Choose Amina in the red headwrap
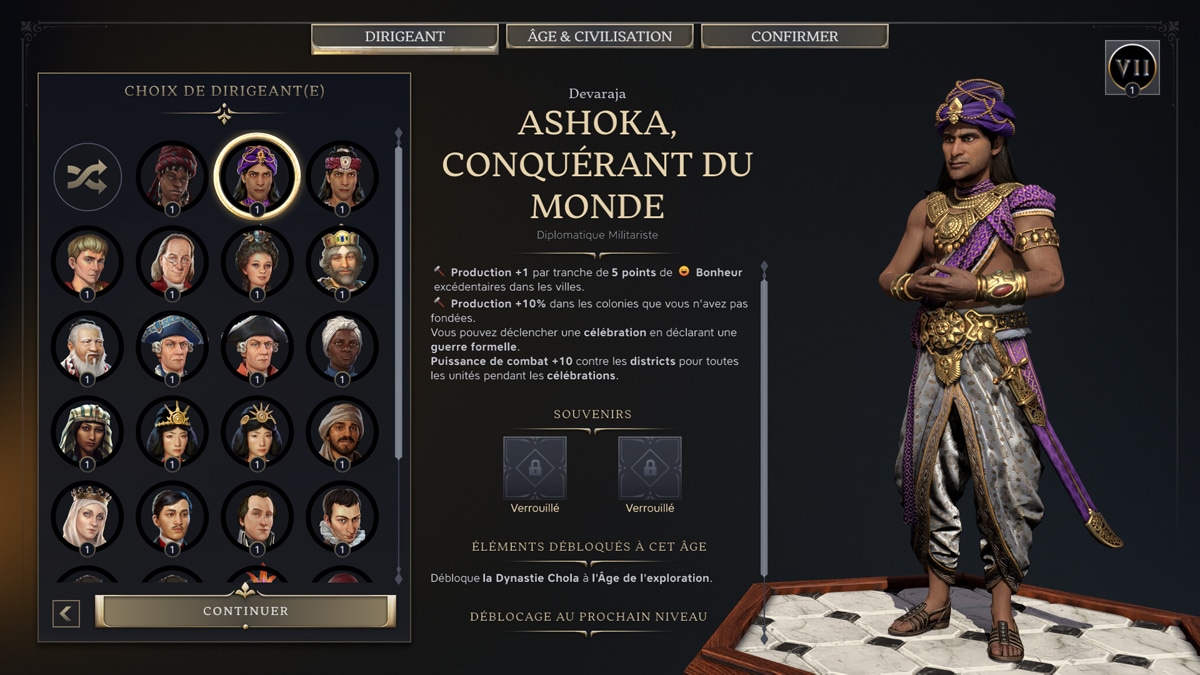The height and width of the screenshot is (675, 1200). point(172,177)
